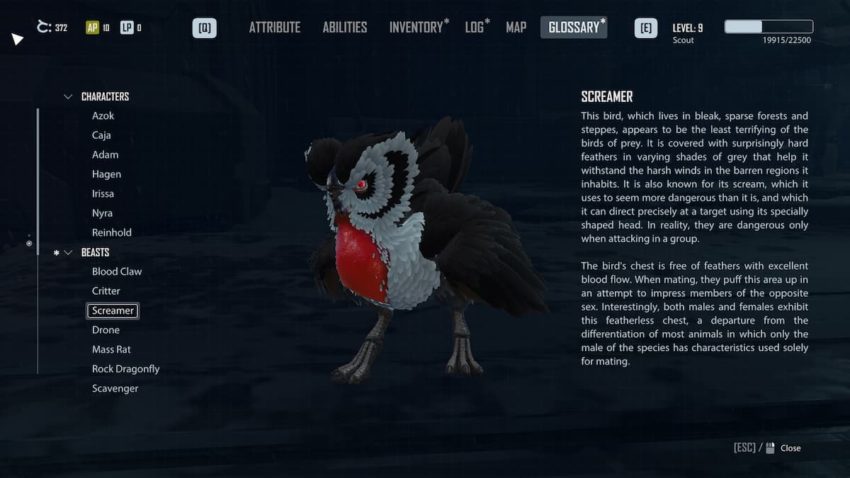Show the Inventory tab
Viewport: 850px width, 478px height.
[415, 28]
